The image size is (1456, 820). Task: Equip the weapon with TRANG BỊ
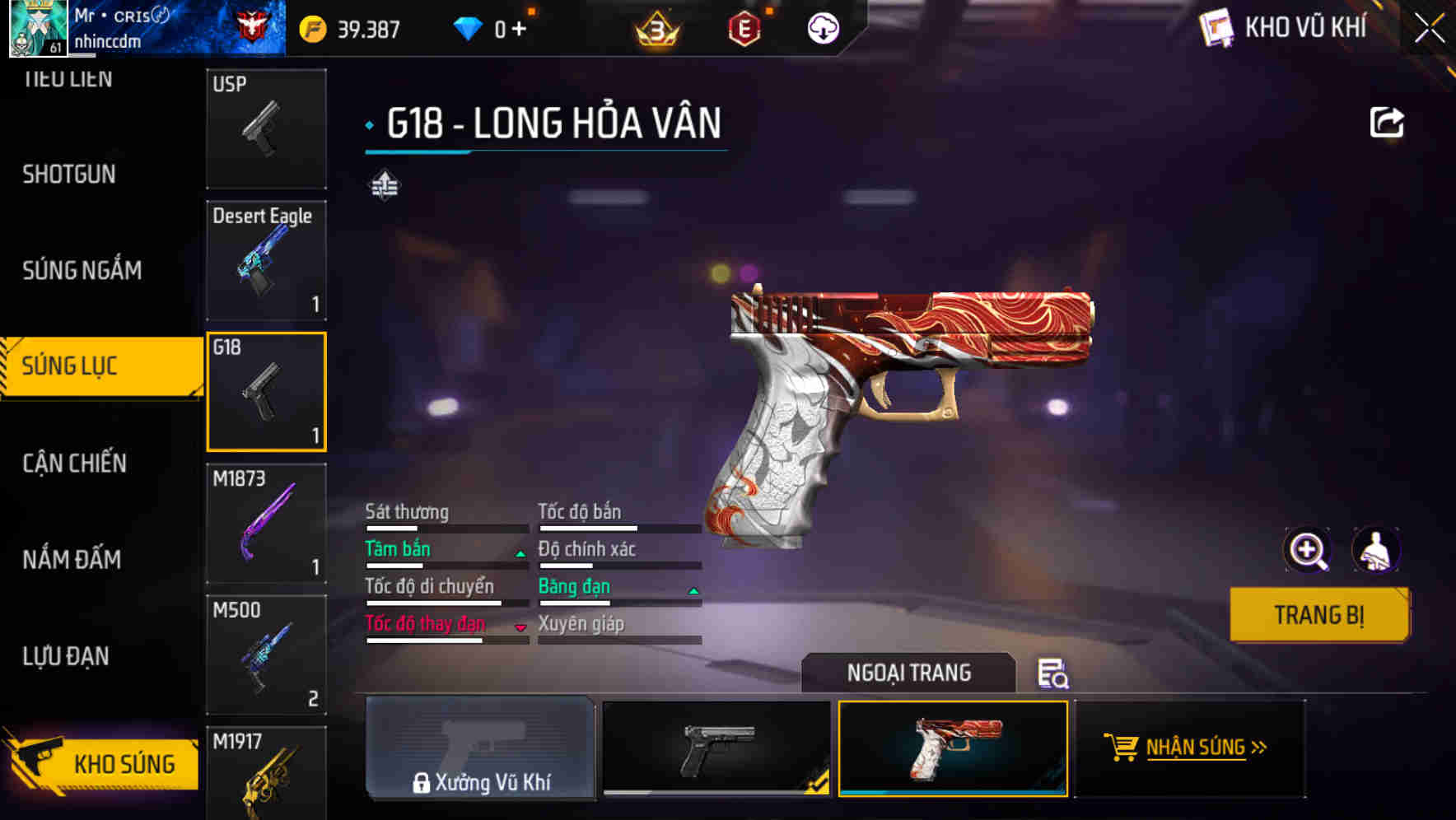(1318, 615)
